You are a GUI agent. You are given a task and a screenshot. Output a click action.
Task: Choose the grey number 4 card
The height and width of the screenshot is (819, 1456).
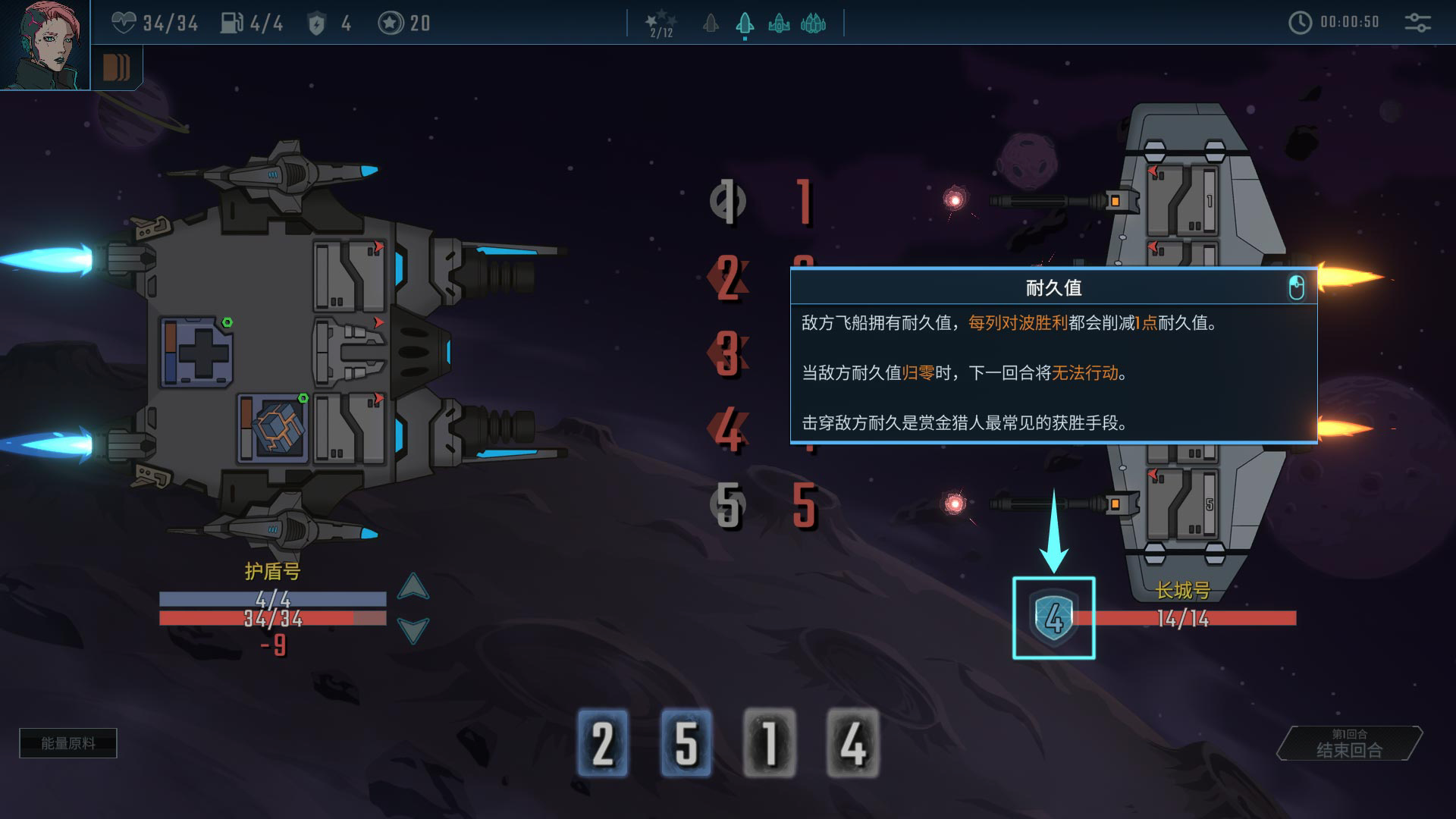point(852,743)
